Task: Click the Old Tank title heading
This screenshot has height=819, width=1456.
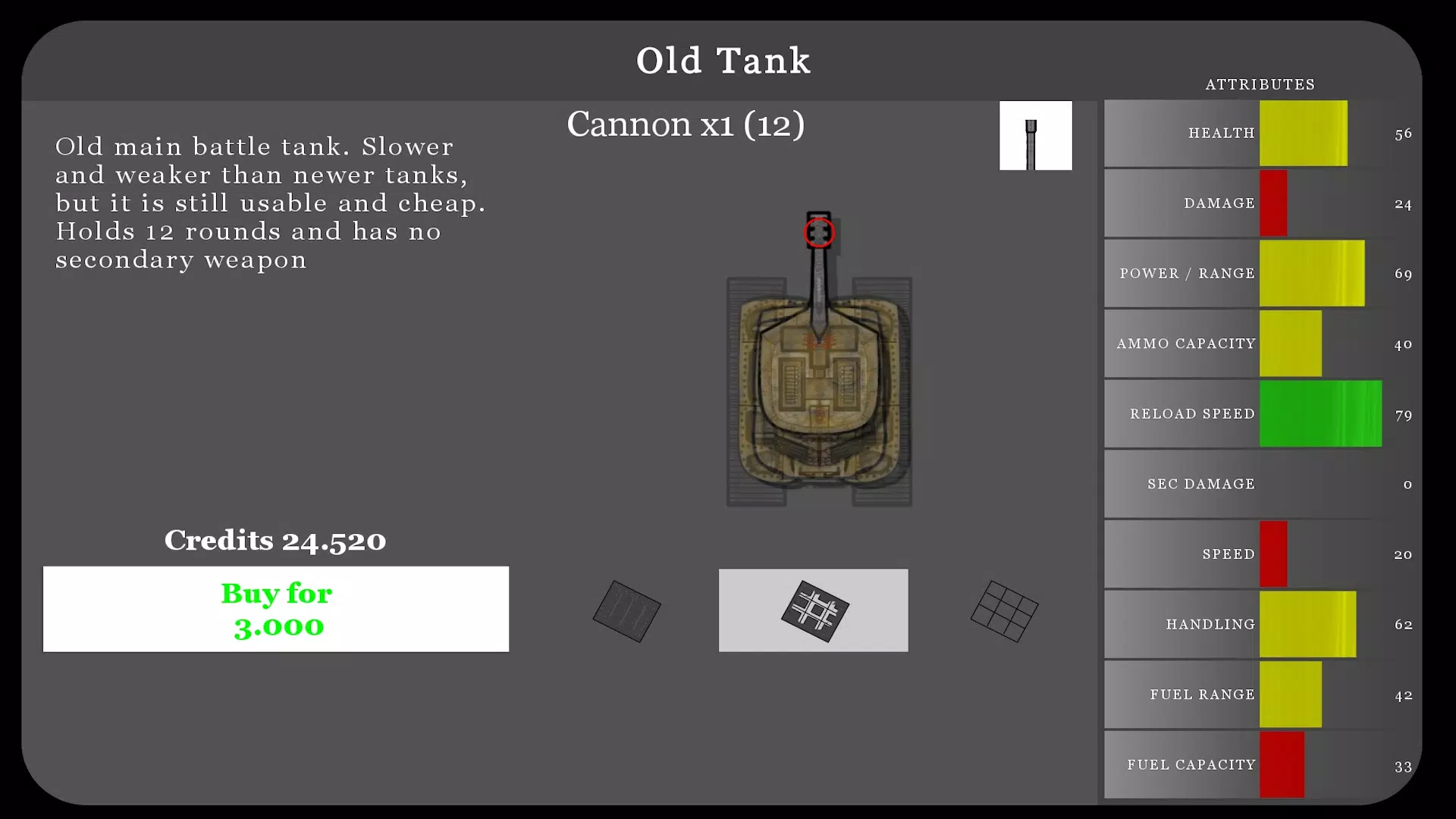Action: [x=723, y=60]
